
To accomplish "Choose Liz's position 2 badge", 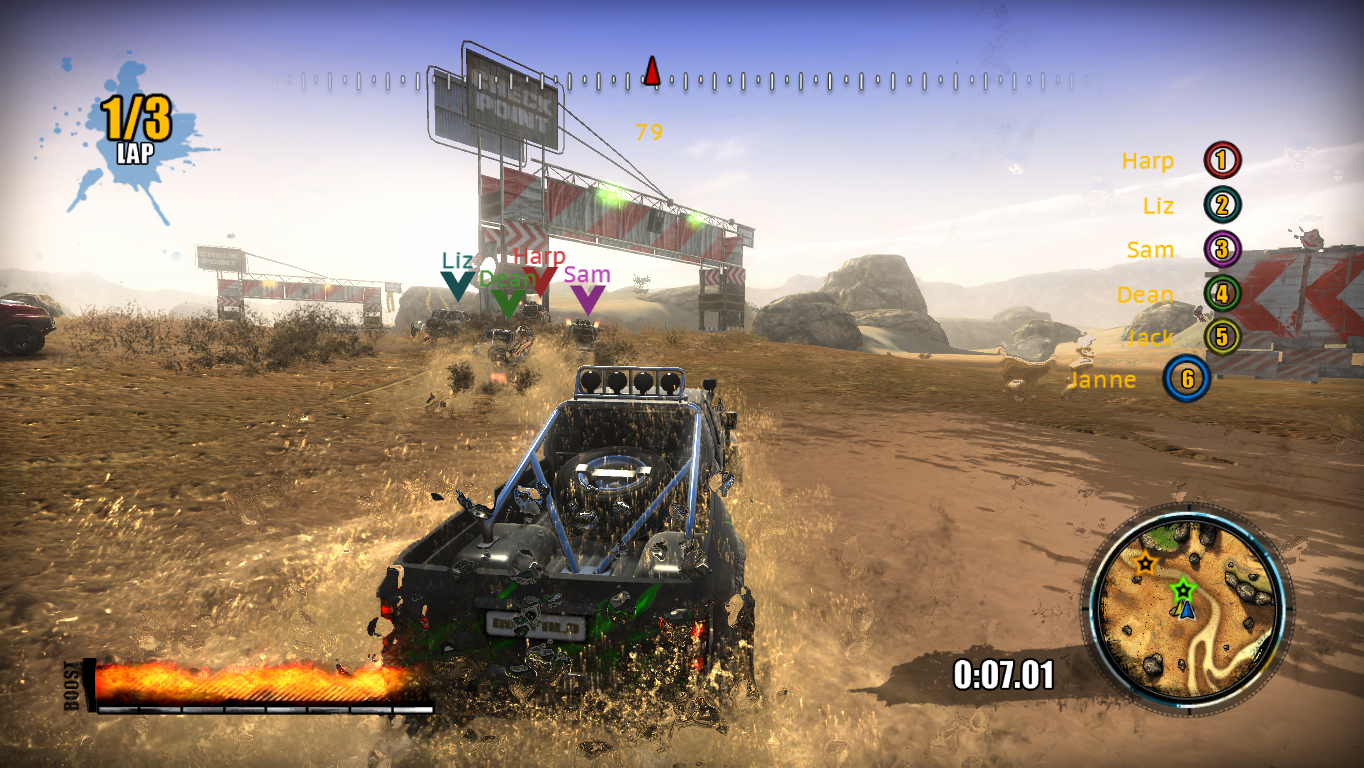I will (x=1221, y=206).
